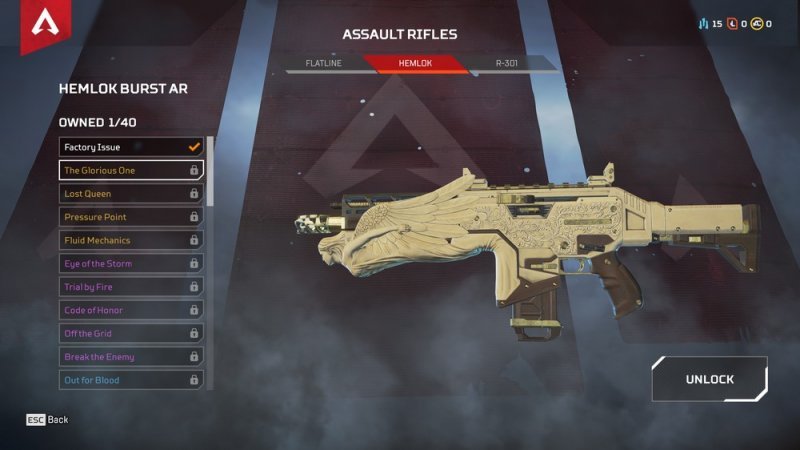Select the Fluid Mechanics skin
The height and width of the screenshot is (450, 800).
pos(131,240)
